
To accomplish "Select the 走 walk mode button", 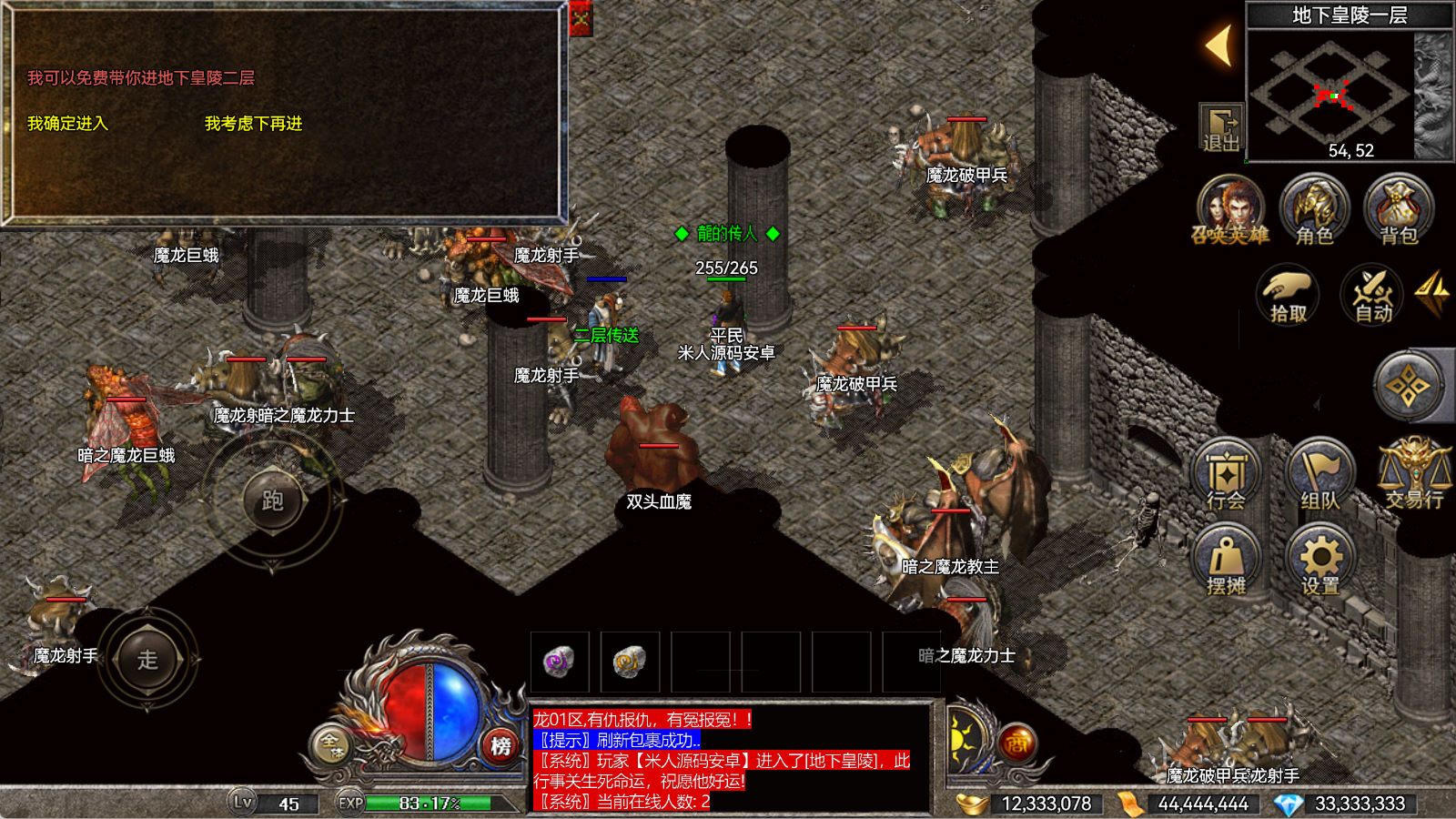I will point(147,659).
